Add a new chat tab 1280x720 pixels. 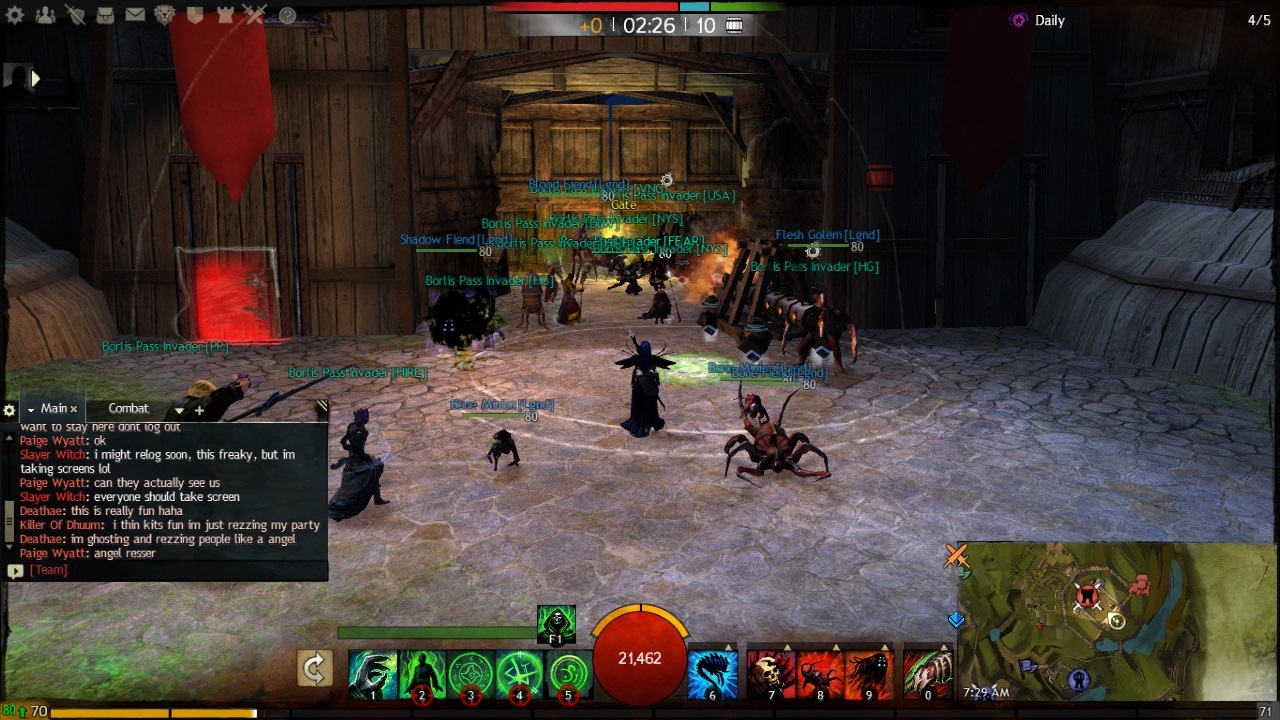199,410
